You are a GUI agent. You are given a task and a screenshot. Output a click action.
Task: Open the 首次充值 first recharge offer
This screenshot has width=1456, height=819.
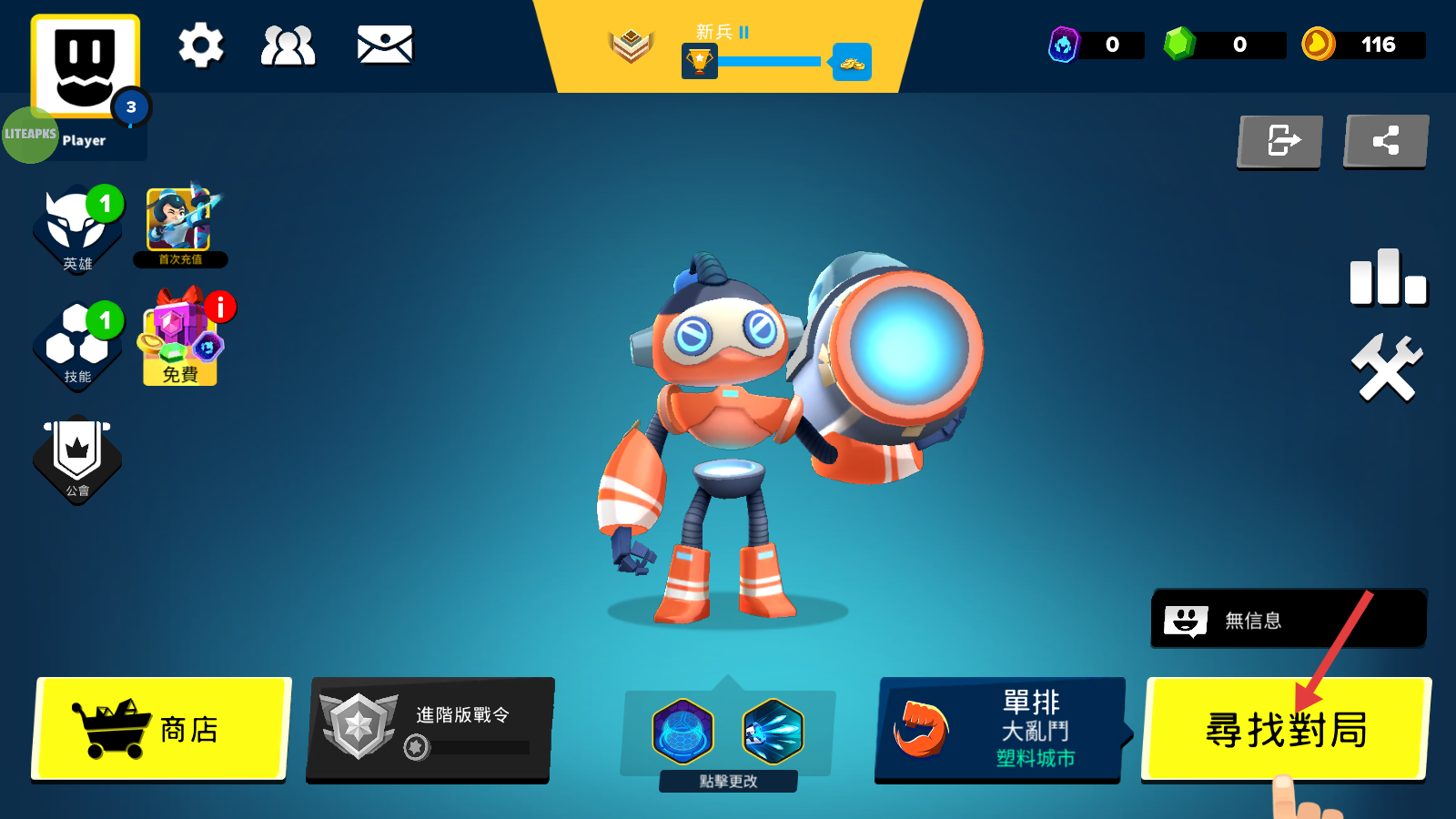coord(180,227)
